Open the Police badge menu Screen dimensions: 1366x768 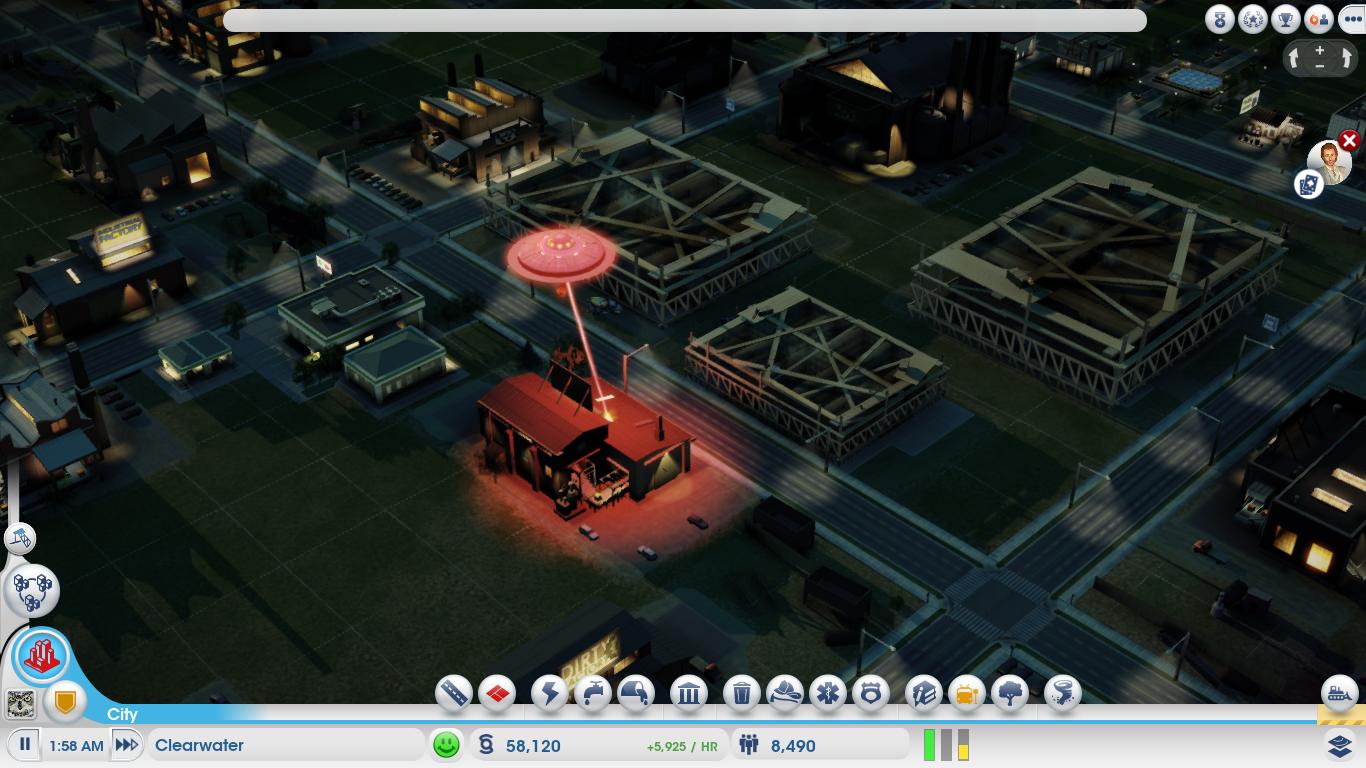[x=871, y=692]
